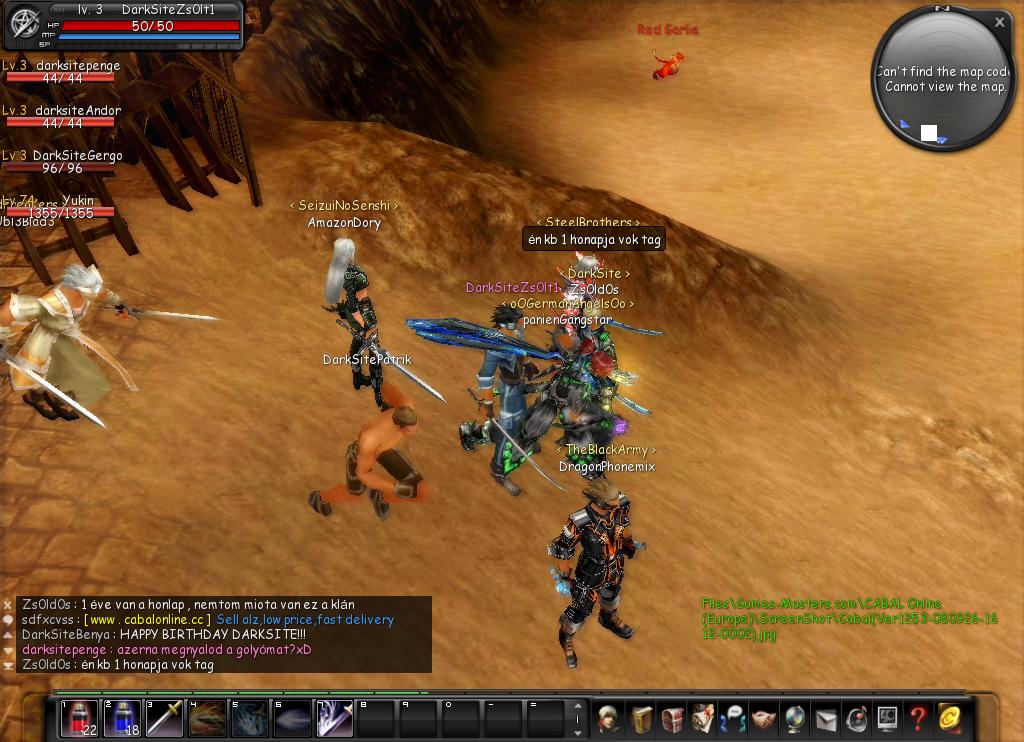The height and width of the screenshot is (742, 1024).
Task: Activate the sword skill in hotbar slot 3
Action: pos(165,719)
